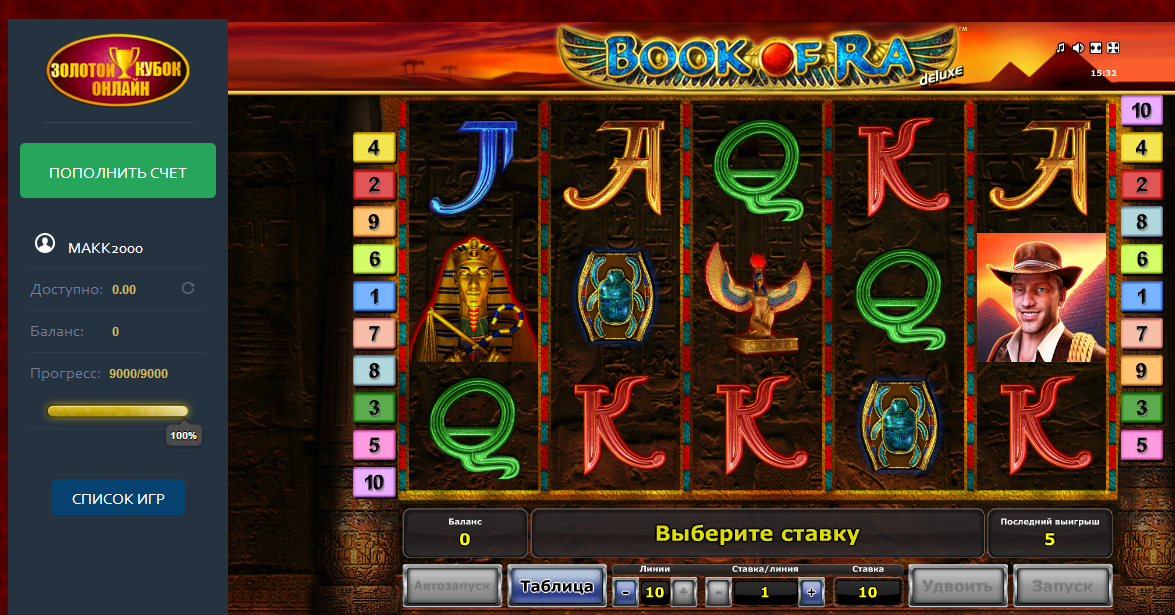Lower the Ставка/линия bet with minus
The height and width of the screenshot is (615, 1175).
coord(718,592)
